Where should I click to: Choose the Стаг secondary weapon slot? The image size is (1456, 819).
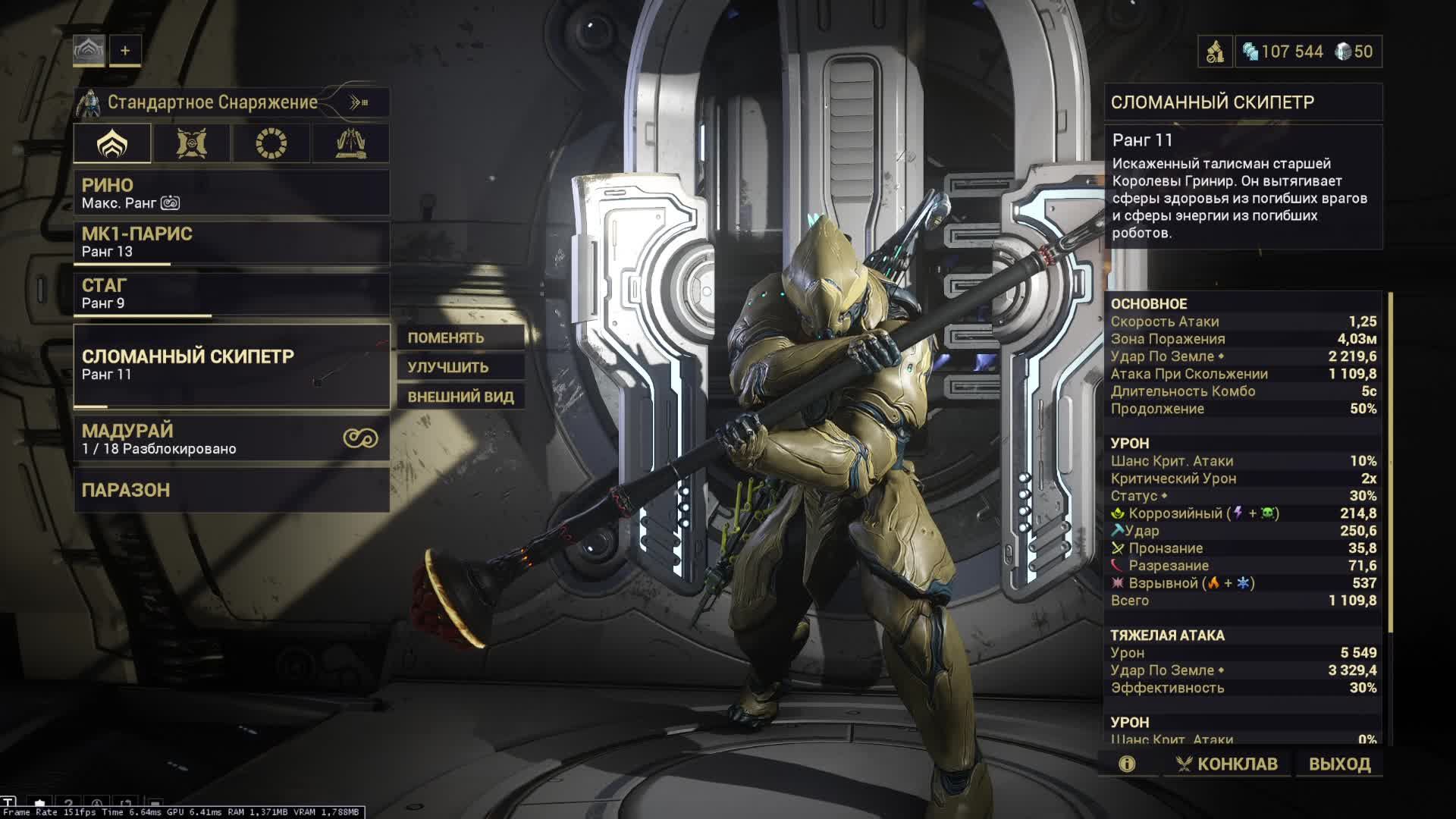point(231,293)
